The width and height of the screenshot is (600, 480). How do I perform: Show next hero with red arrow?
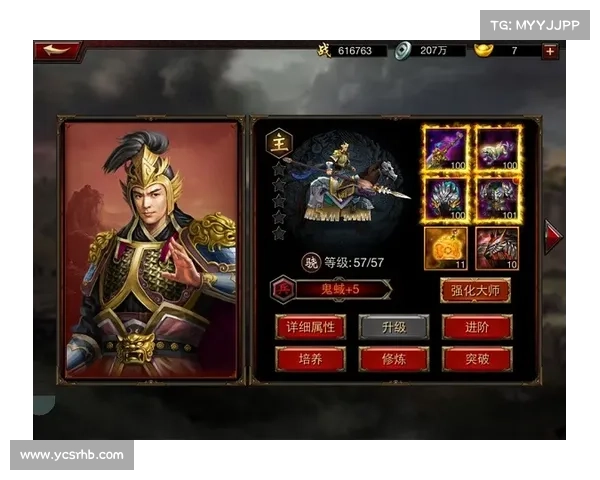552,236
